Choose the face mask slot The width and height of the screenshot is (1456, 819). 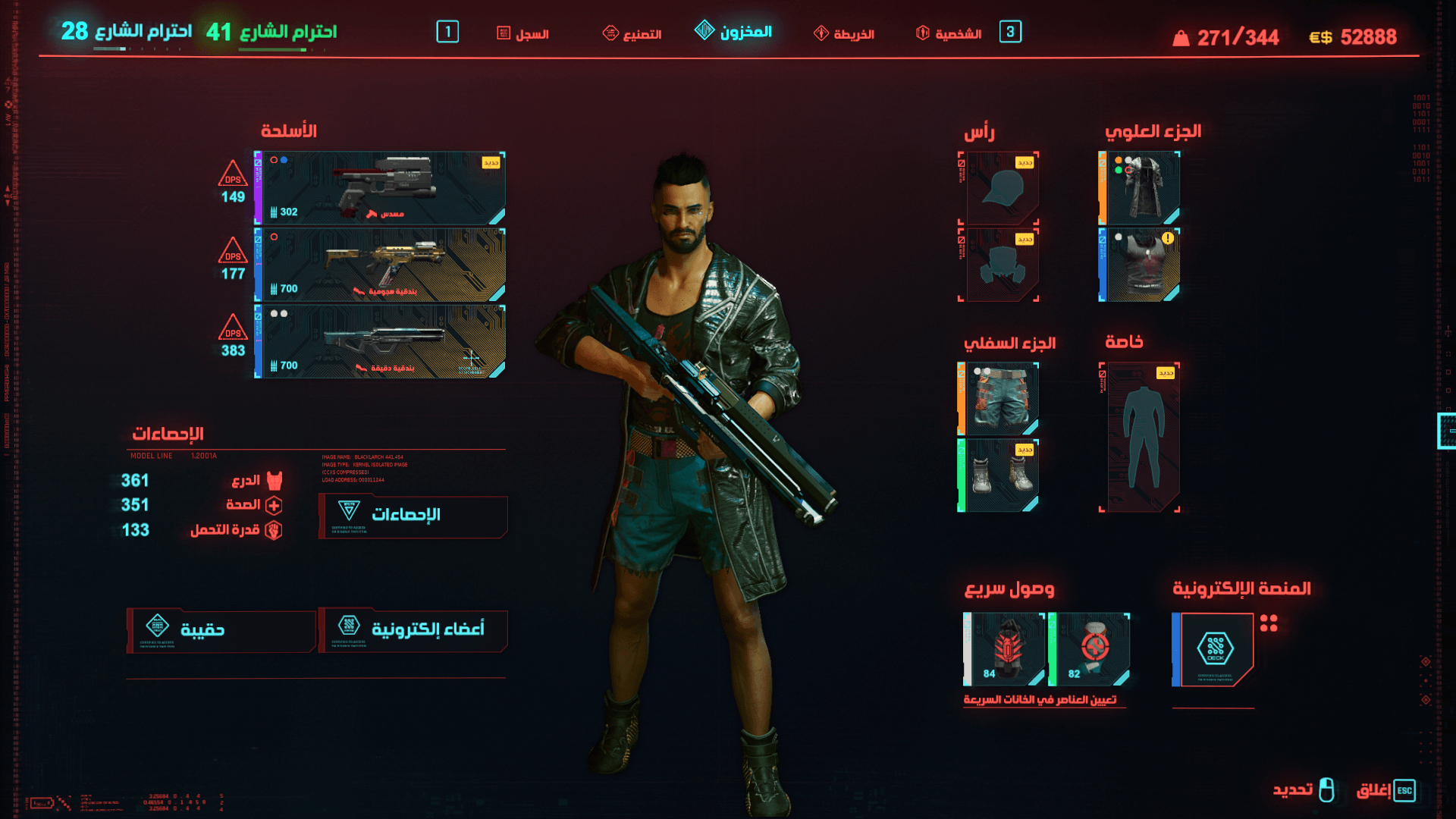point(999,265)
